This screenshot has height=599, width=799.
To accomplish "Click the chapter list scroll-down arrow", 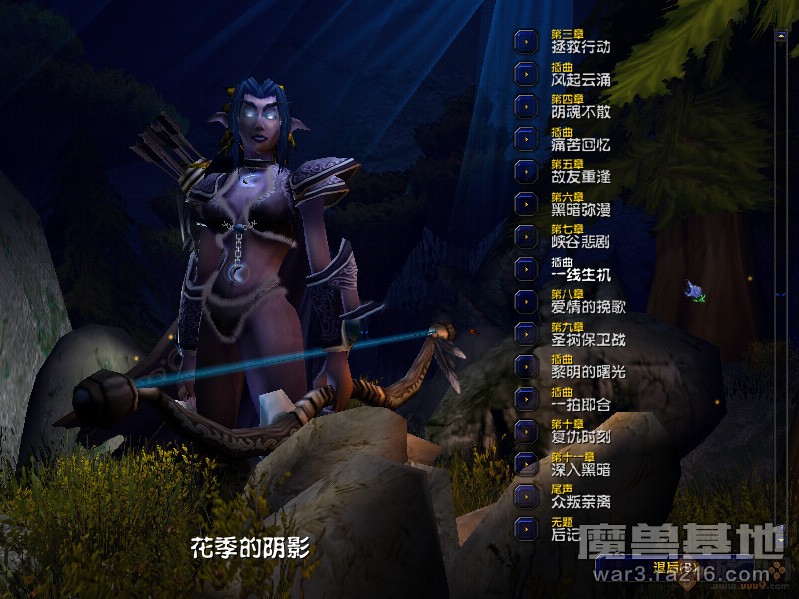I will pos(781,540).
